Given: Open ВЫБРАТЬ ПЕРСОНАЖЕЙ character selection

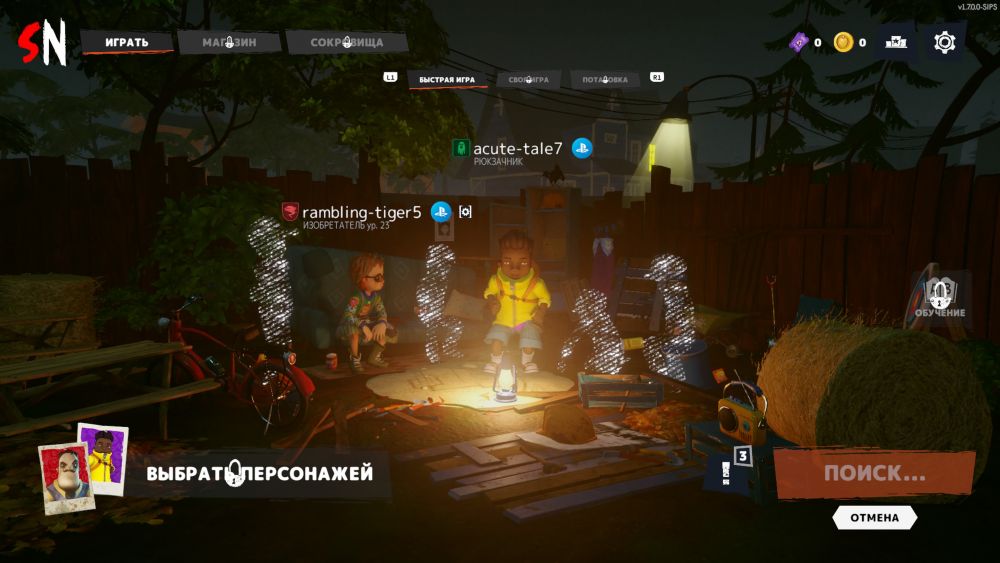Looking at the screenshot, I should point(260,473).
